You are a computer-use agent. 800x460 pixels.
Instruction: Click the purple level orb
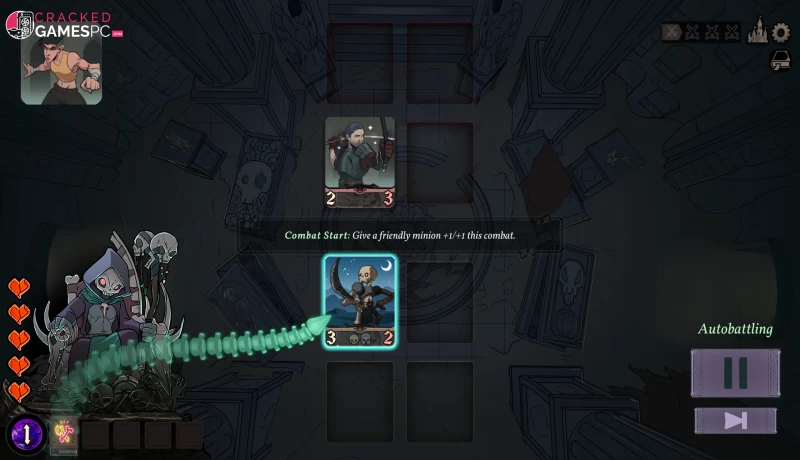pyautogui.click(x=27, y=434)
